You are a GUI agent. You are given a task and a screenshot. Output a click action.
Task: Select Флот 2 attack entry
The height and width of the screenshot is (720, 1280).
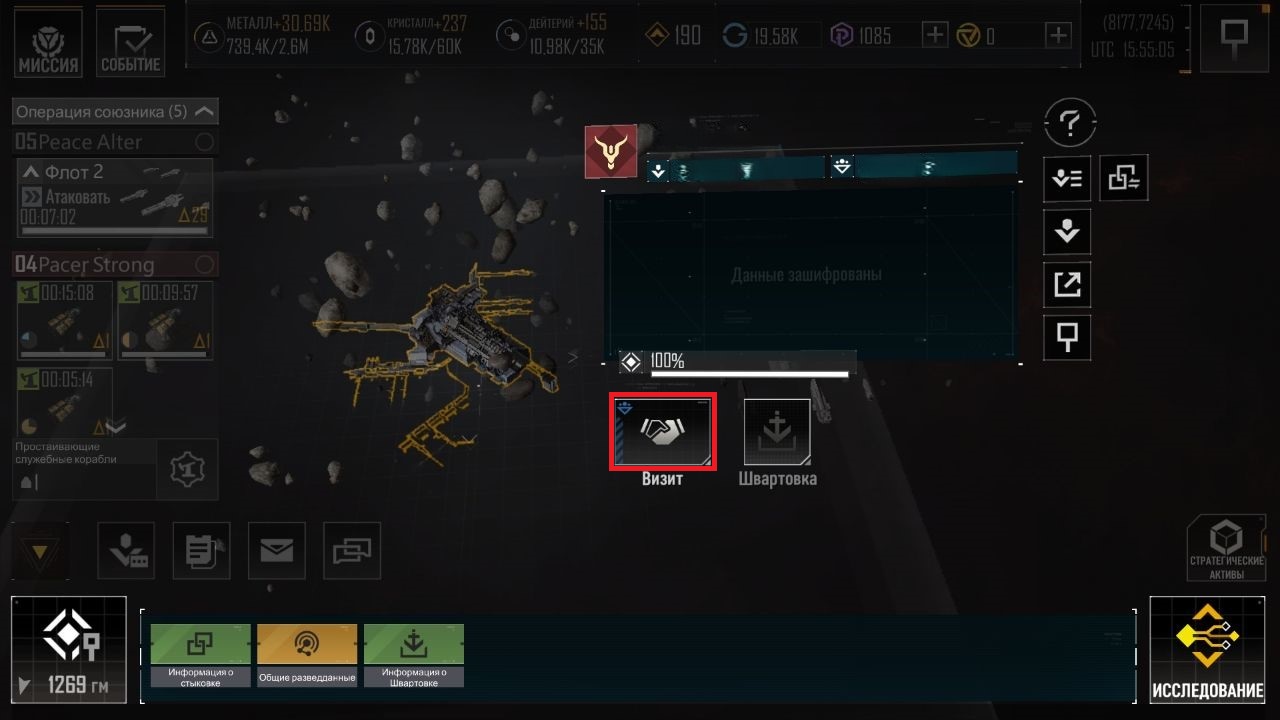[115, 197]
